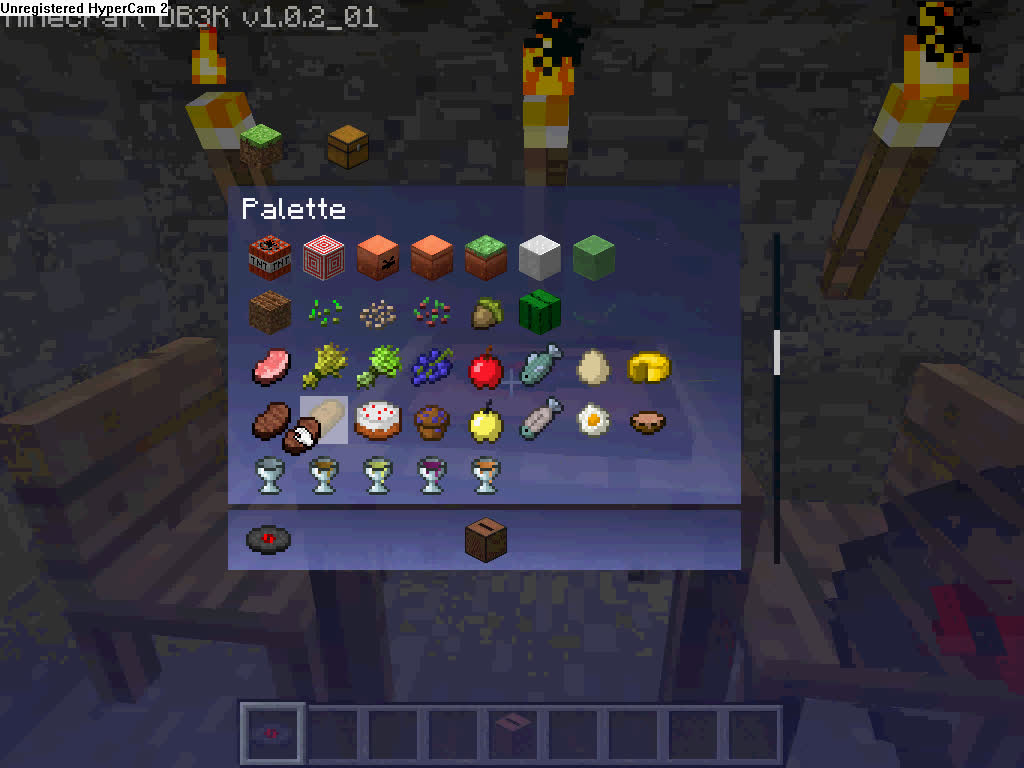Screen dimensions: 1024x768
Task: Select the dark green melon block
Action: click(540, 312)
